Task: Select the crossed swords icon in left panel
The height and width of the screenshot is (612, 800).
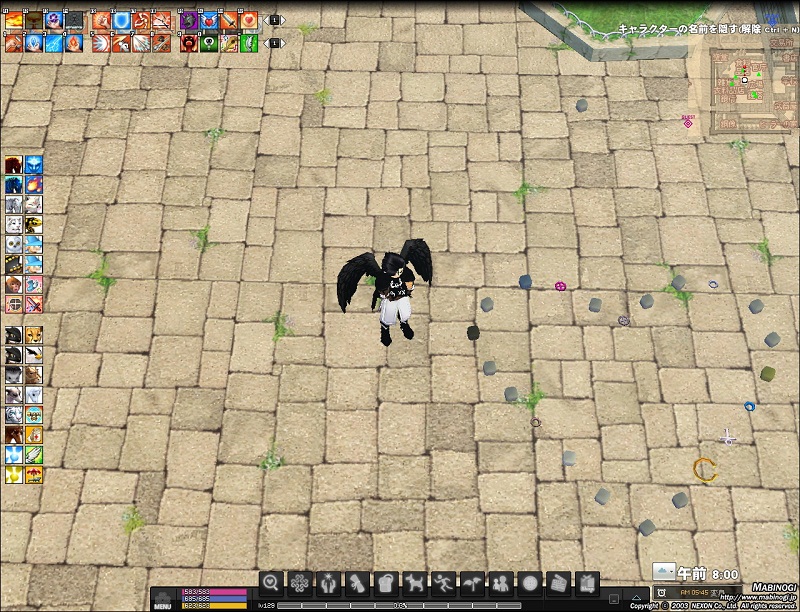Action: (x=34, y=304)
